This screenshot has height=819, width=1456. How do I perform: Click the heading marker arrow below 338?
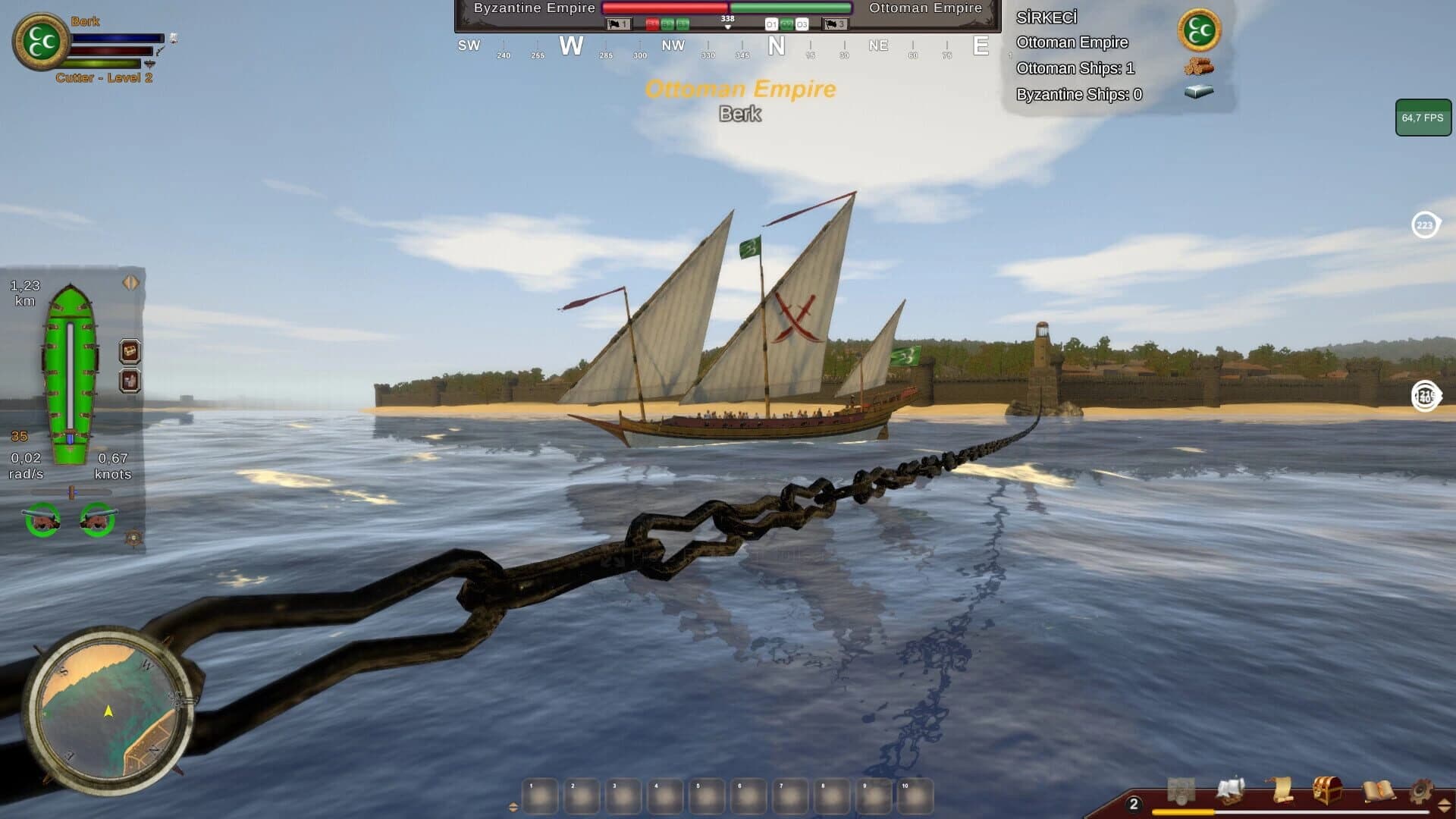click(728, 27)
